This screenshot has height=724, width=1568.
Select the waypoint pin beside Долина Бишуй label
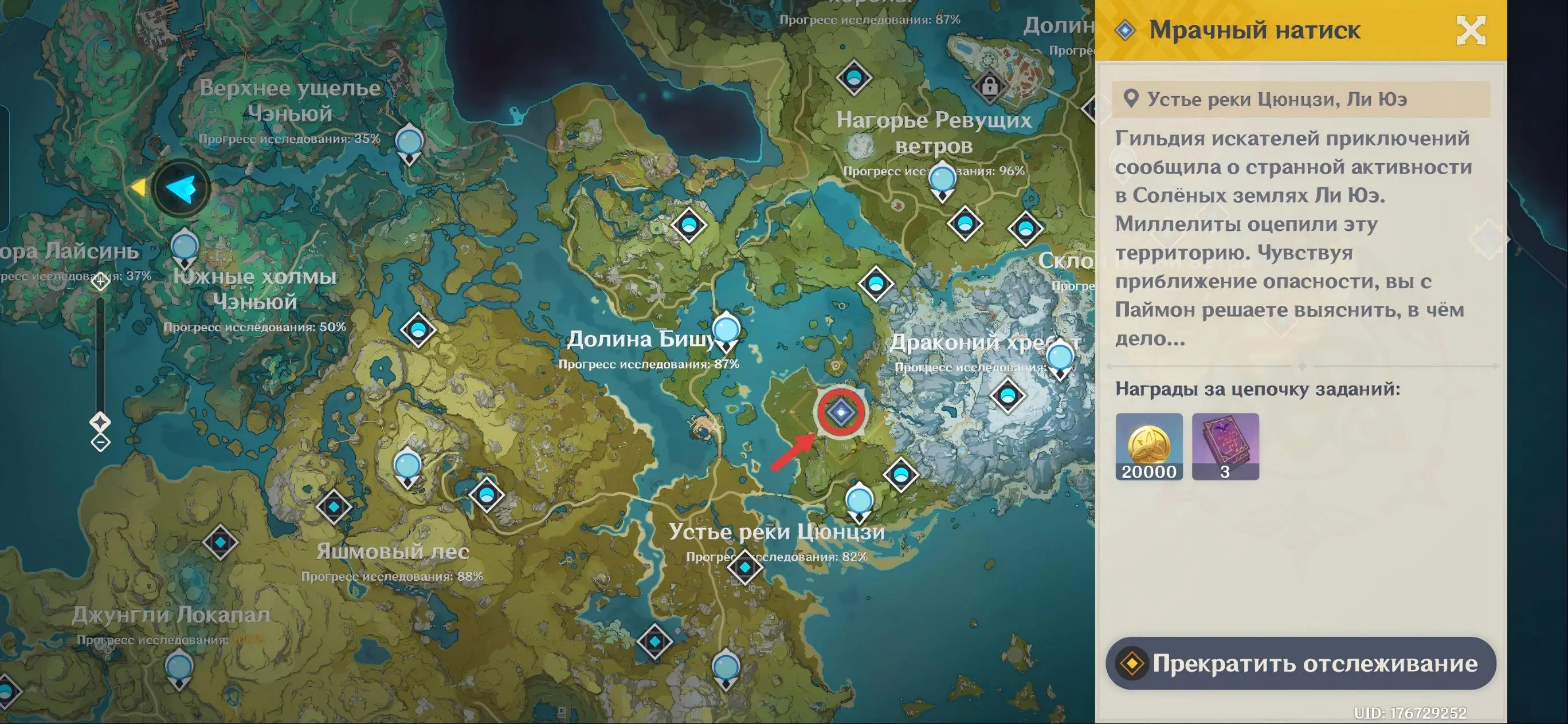click(726, 330)
